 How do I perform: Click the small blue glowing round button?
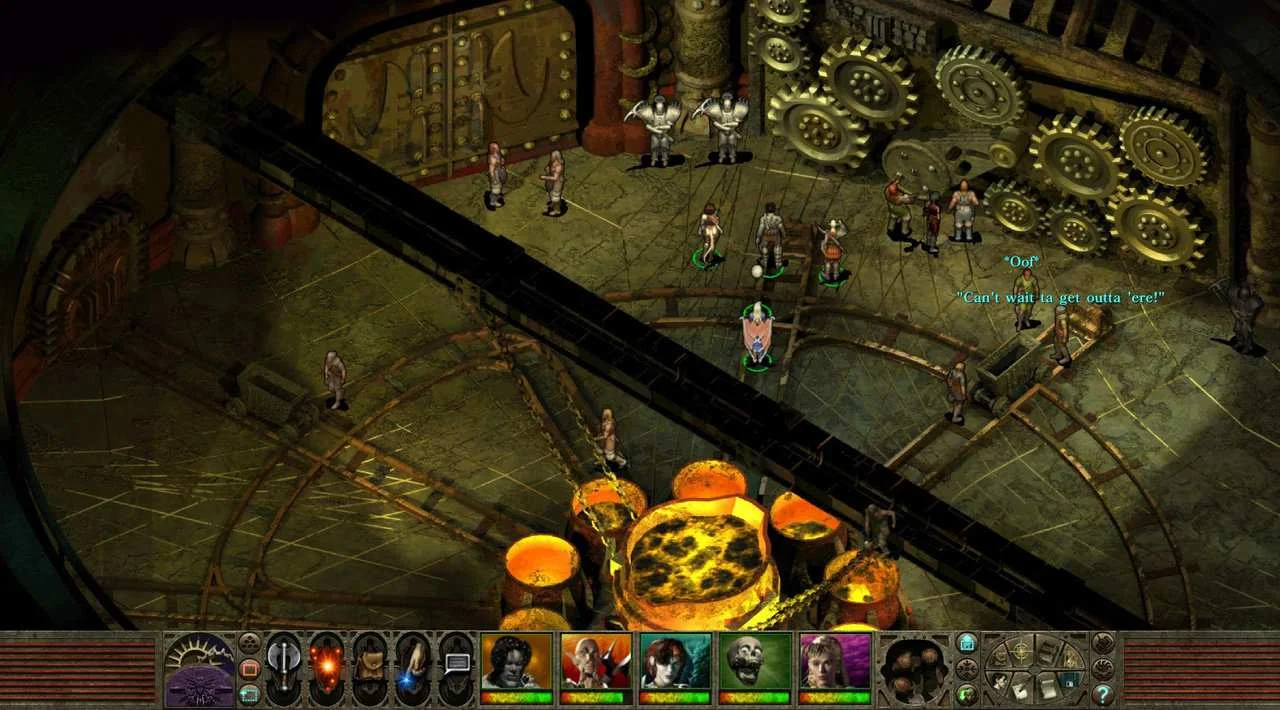coord(967,643)
